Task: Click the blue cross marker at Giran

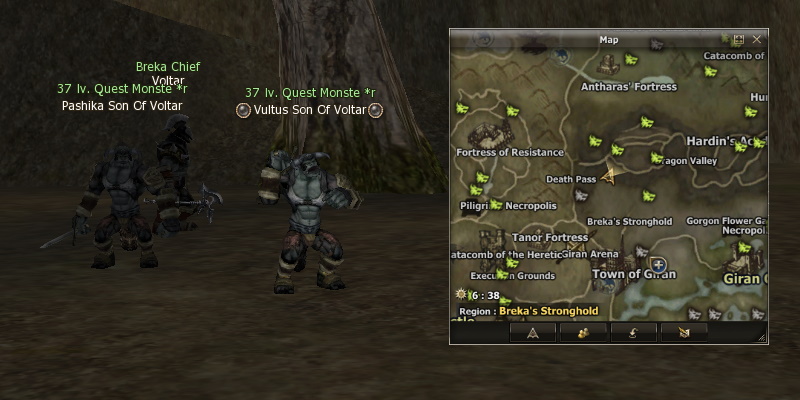Action: (x=659, y=264)
